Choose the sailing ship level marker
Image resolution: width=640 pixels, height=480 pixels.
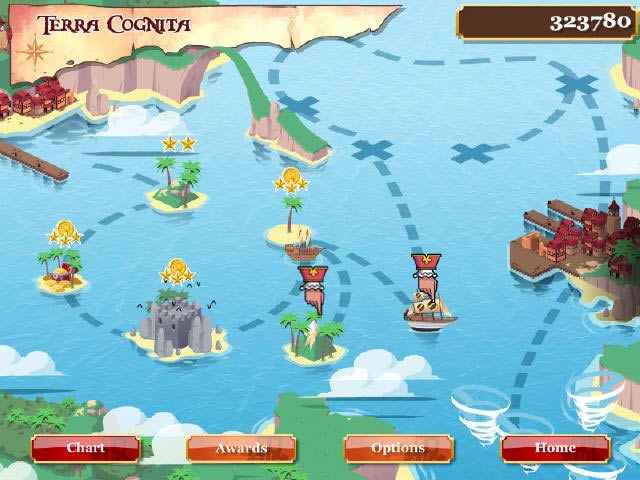(431, 311)
